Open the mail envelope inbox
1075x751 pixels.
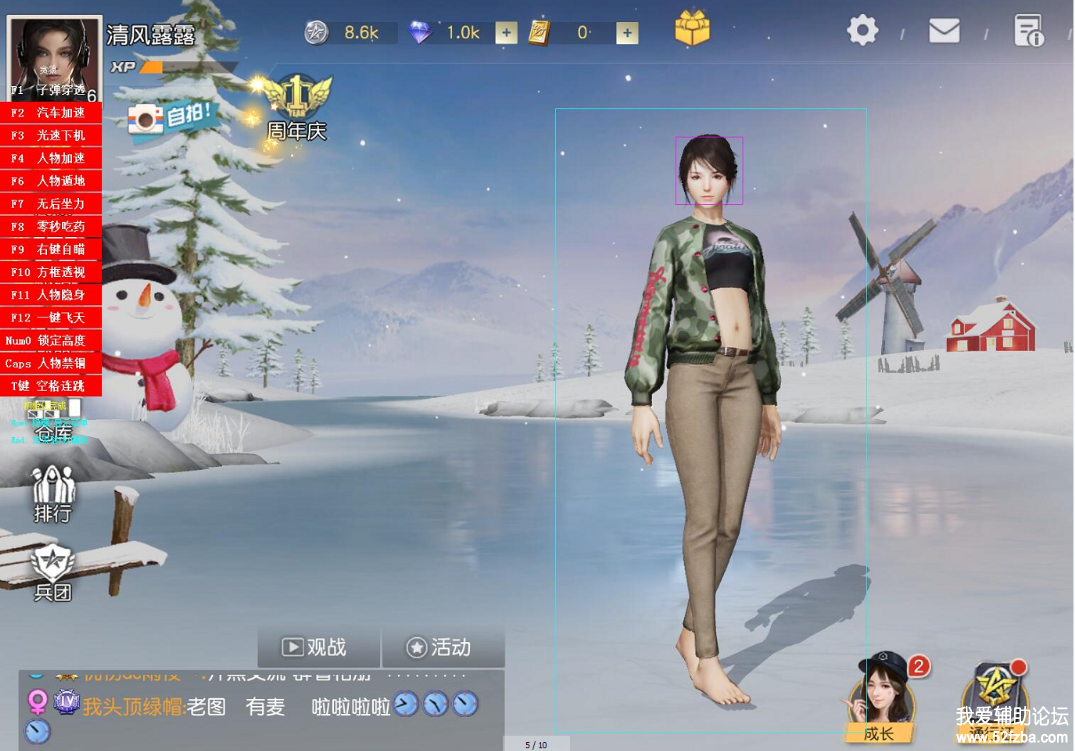click(944, 31)
